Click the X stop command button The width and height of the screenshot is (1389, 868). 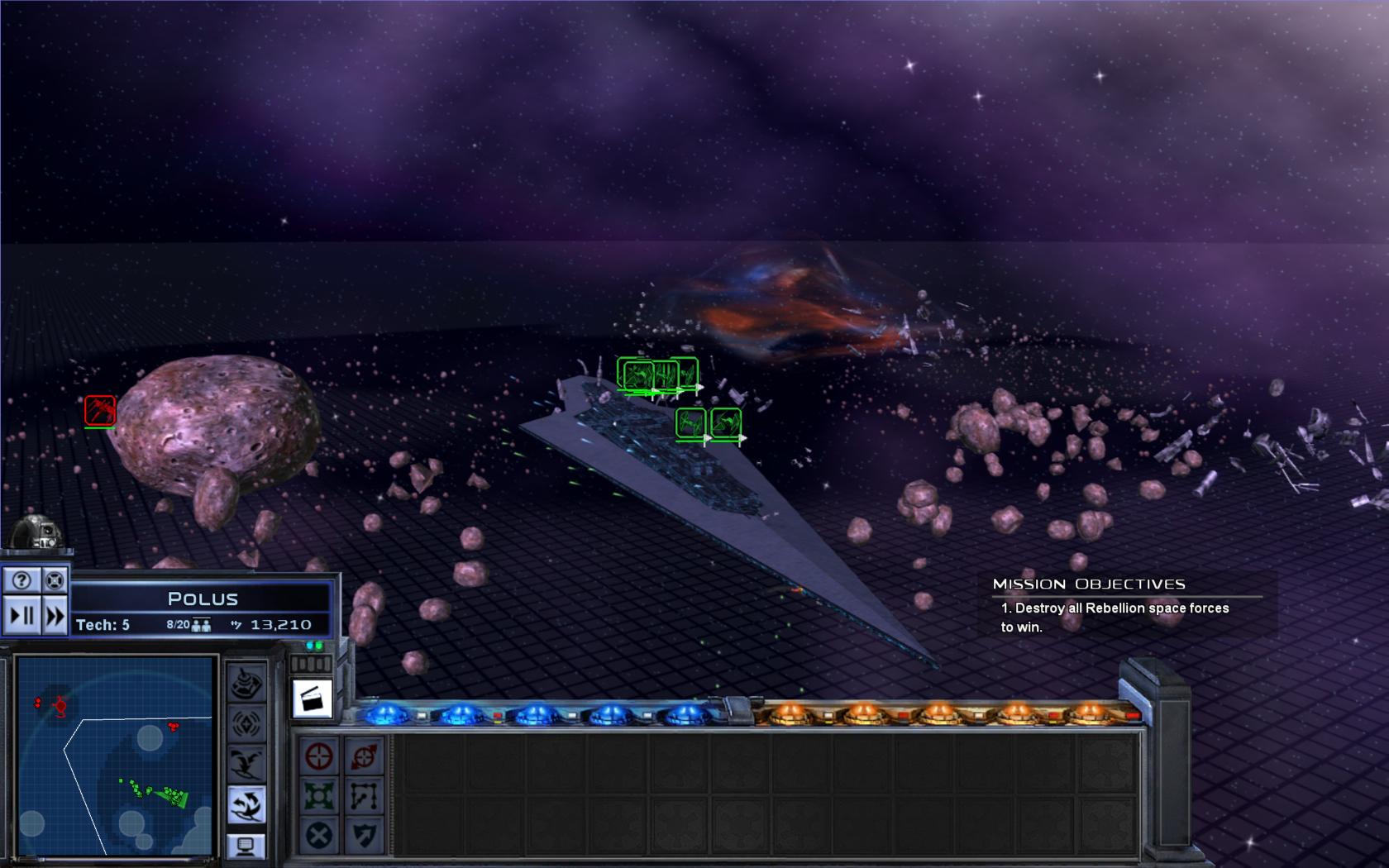coord(319,835)
